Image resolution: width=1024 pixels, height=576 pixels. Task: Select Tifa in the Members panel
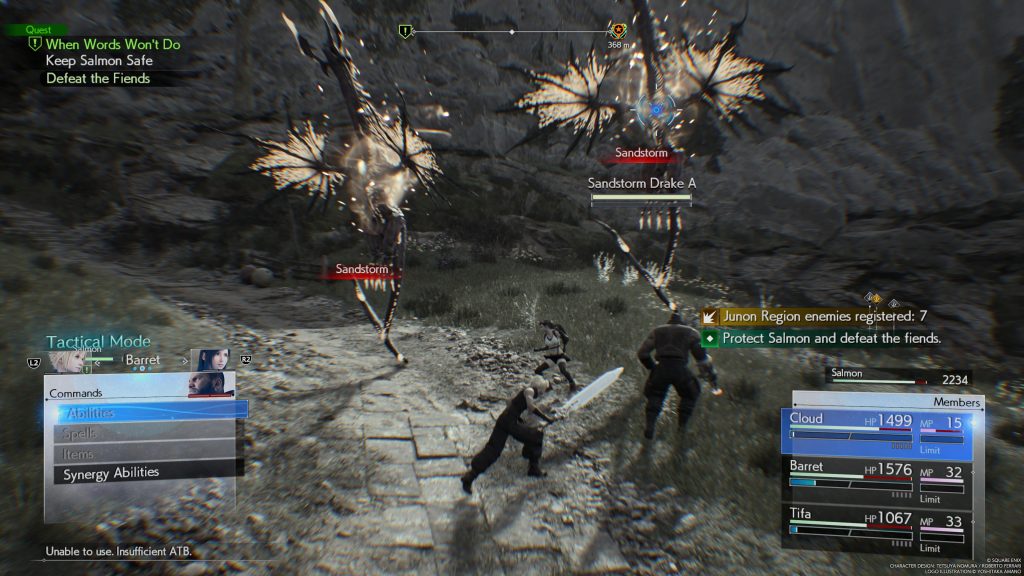tap(878, 526)
